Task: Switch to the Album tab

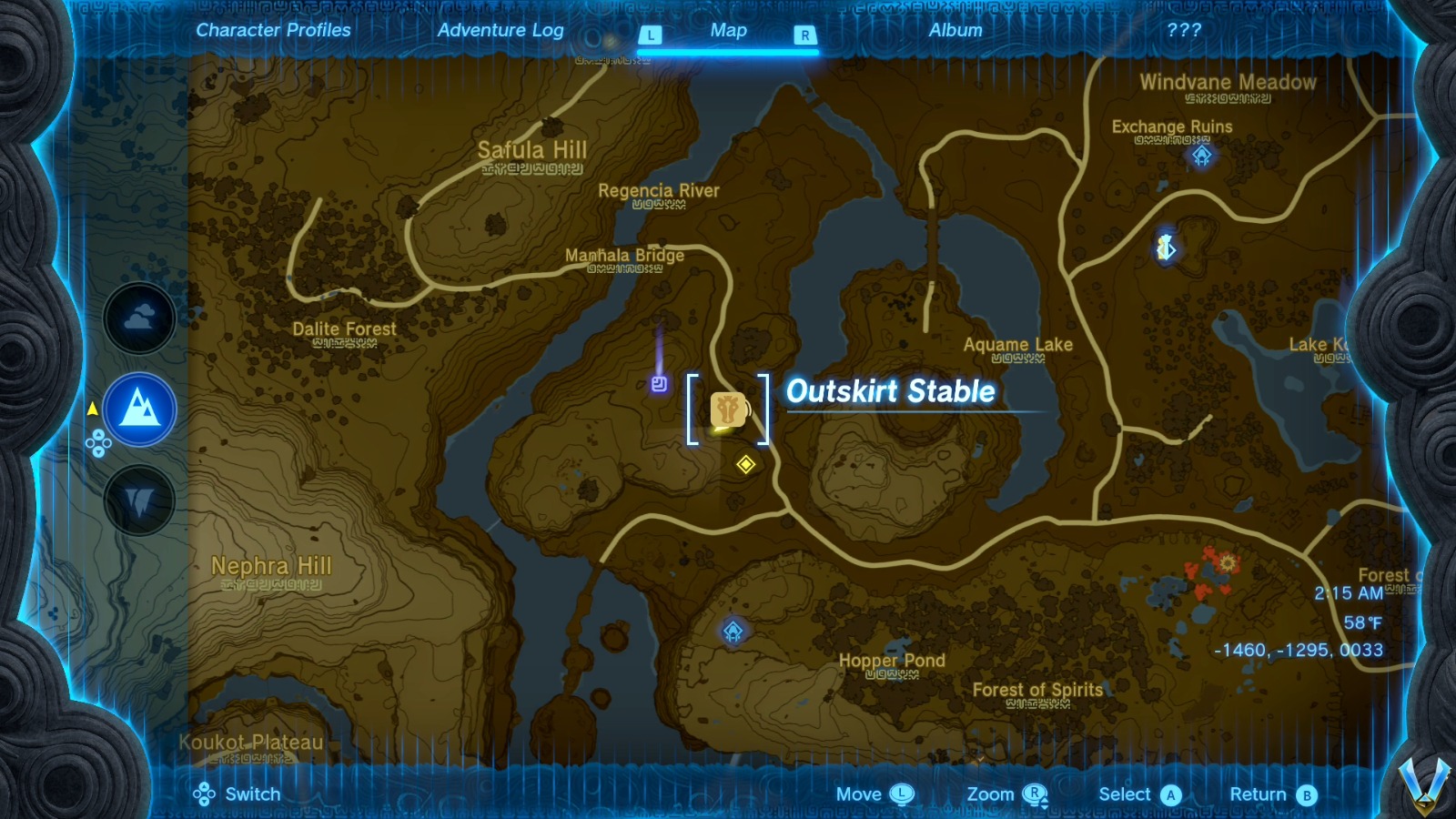Action: tap(955, 30)
